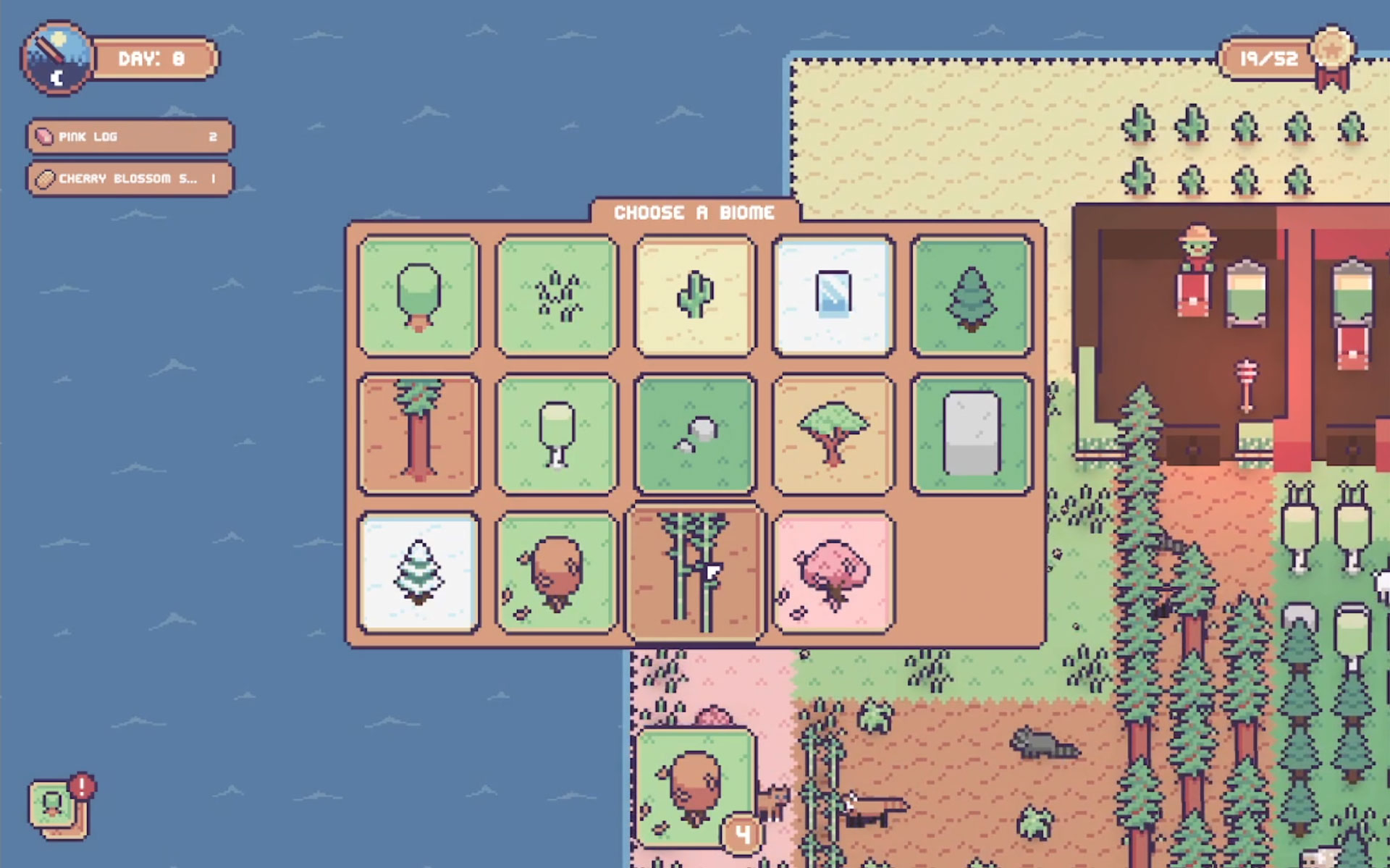
Task: Choose the dark green pine biome tile
Action: pos(972,296)
